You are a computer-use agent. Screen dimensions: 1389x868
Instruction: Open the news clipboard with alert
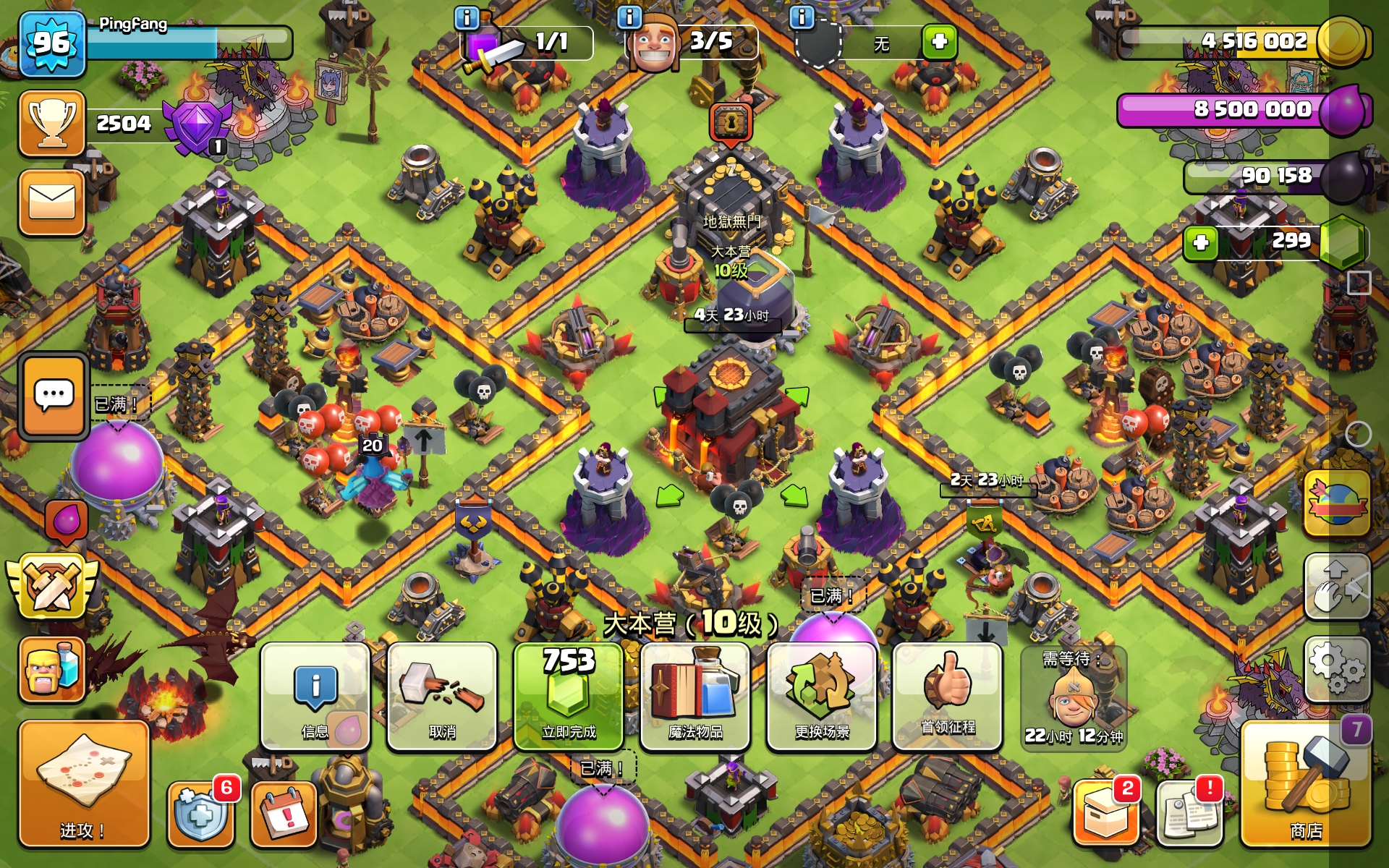[1189, 814]
